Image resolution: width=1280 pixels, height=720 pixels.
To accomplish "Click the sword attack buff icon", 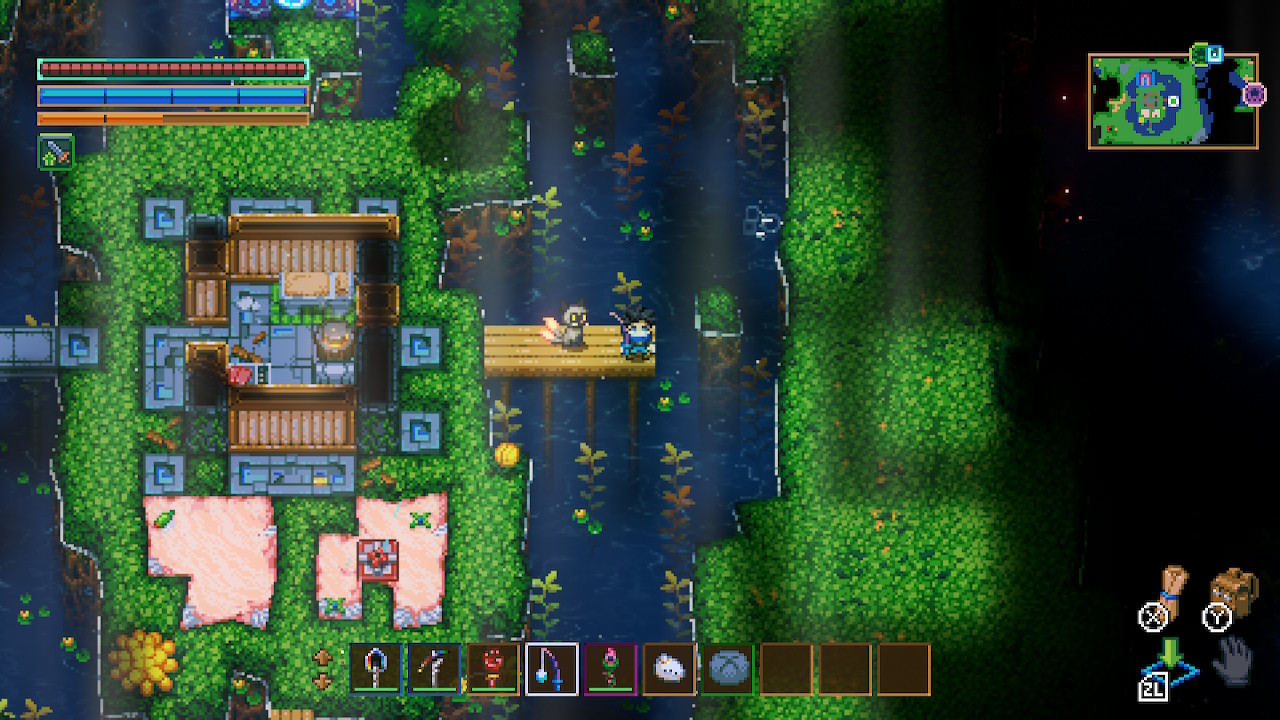I will (55, 152).
